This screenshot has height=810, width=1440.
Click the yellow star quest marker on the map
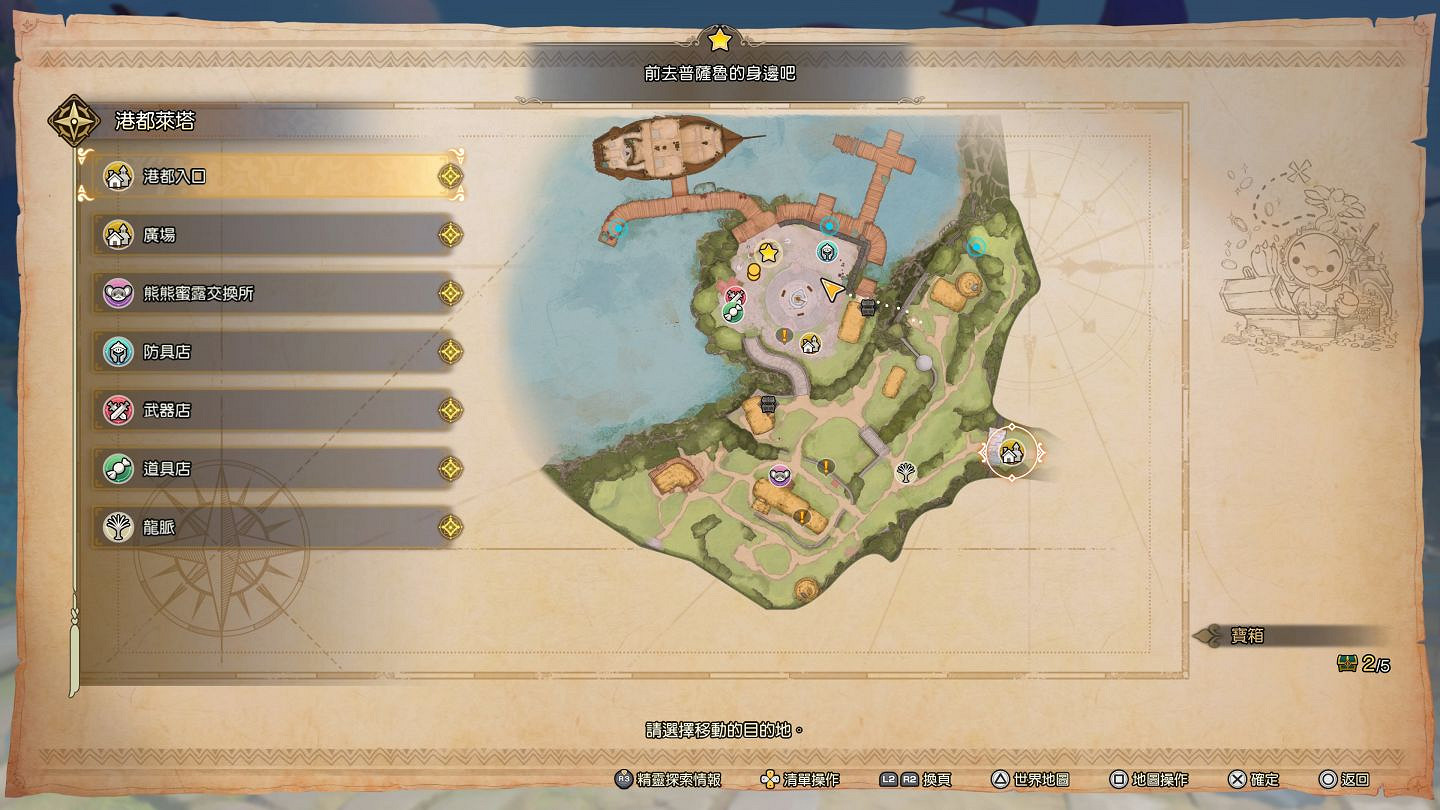(x=768, y=253)
